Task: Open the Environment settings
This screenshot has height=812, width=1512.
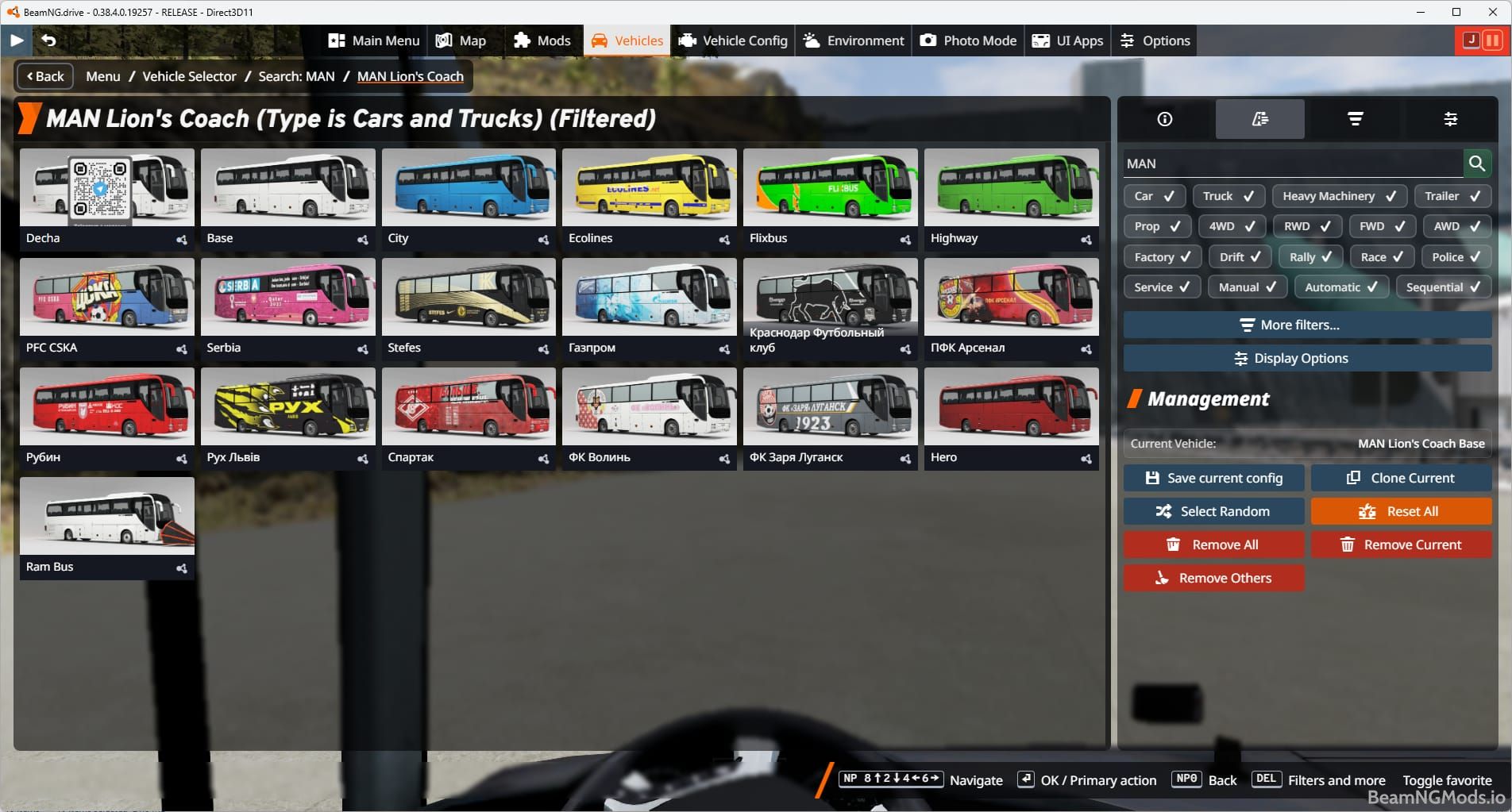Action: point(852,40)
